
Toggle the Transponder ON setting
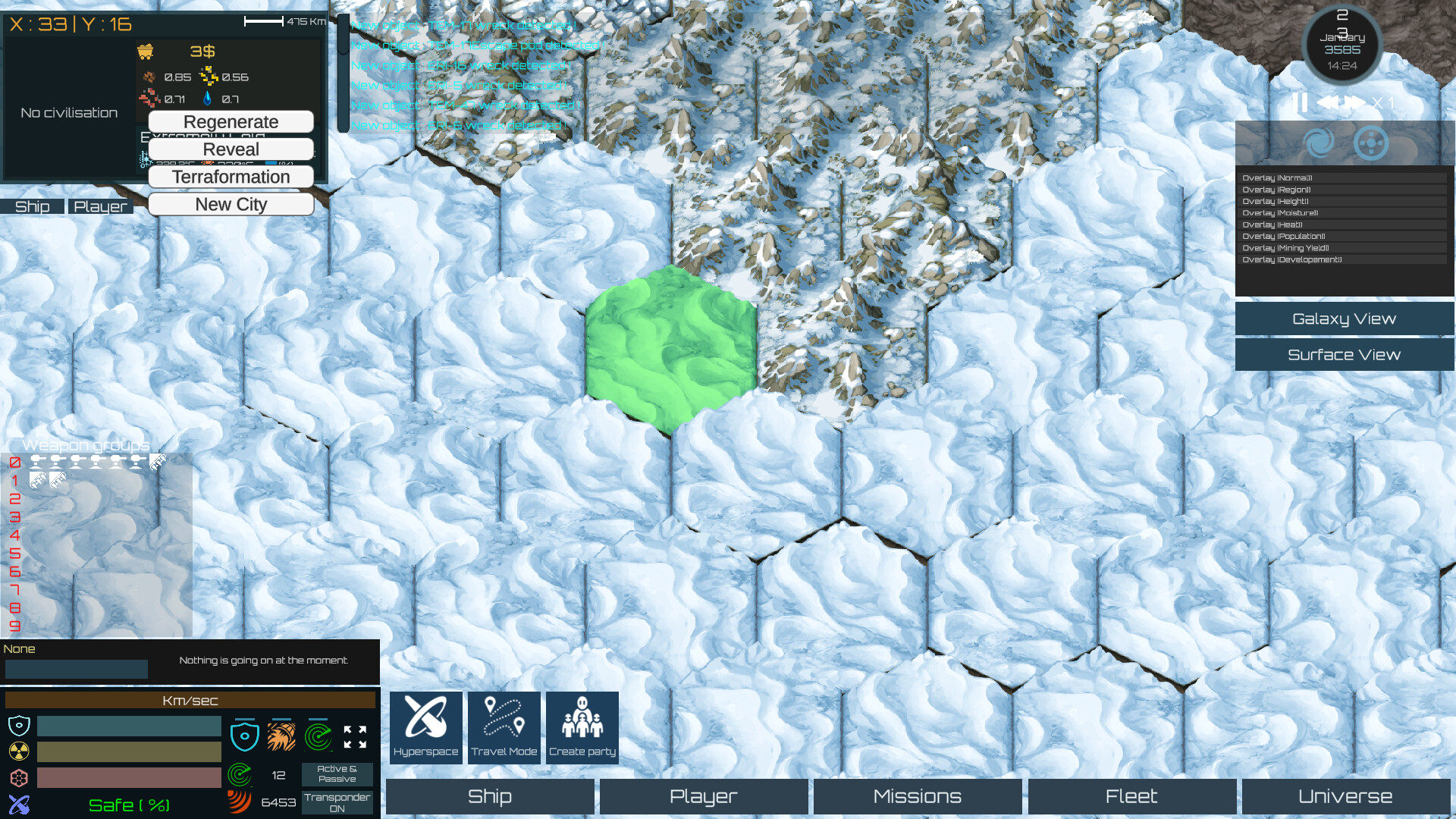pos(337,802)
